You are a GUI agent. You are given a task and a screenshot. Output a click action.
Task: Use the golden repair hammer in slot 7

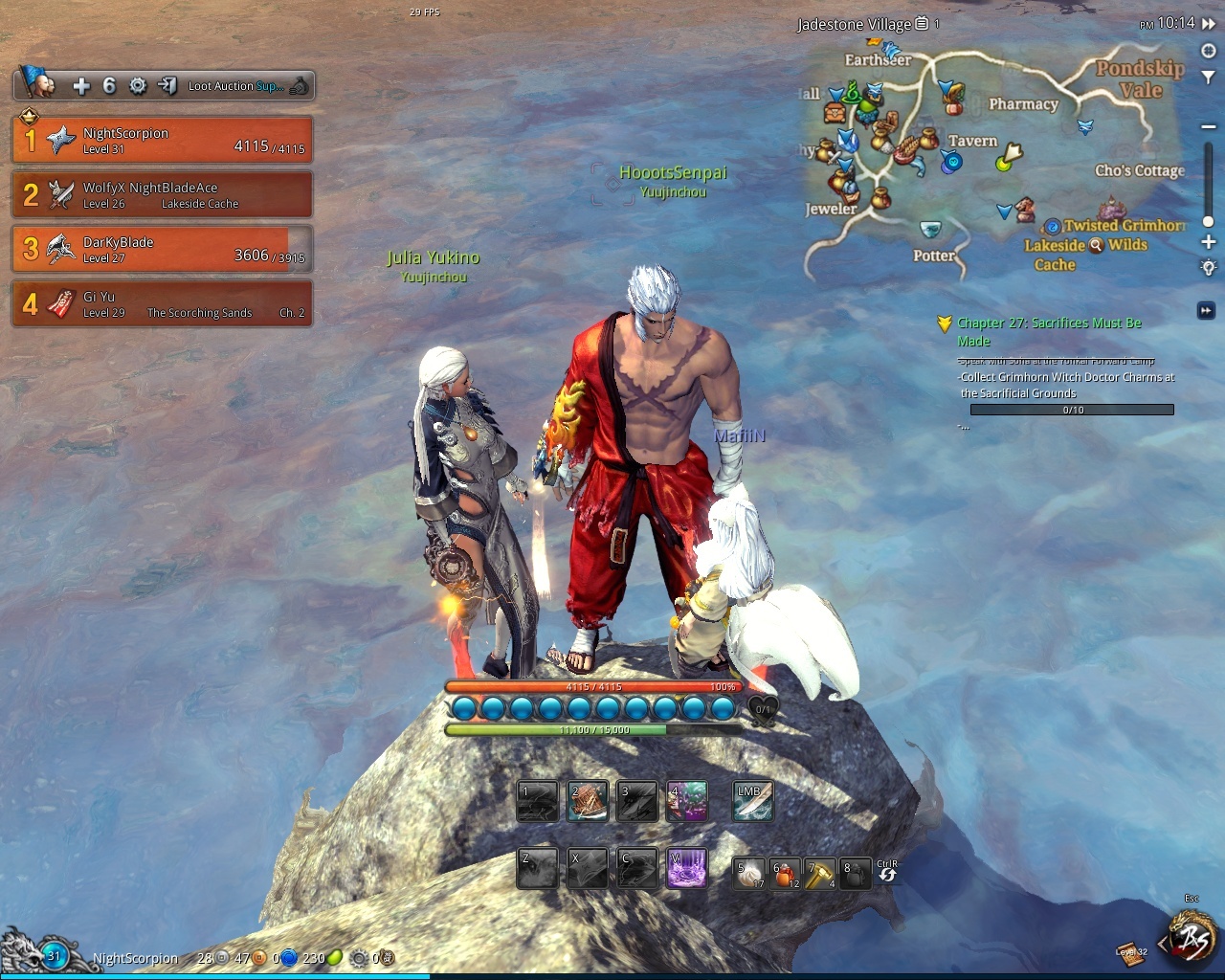pyautogui.click(x=820, y=874)
